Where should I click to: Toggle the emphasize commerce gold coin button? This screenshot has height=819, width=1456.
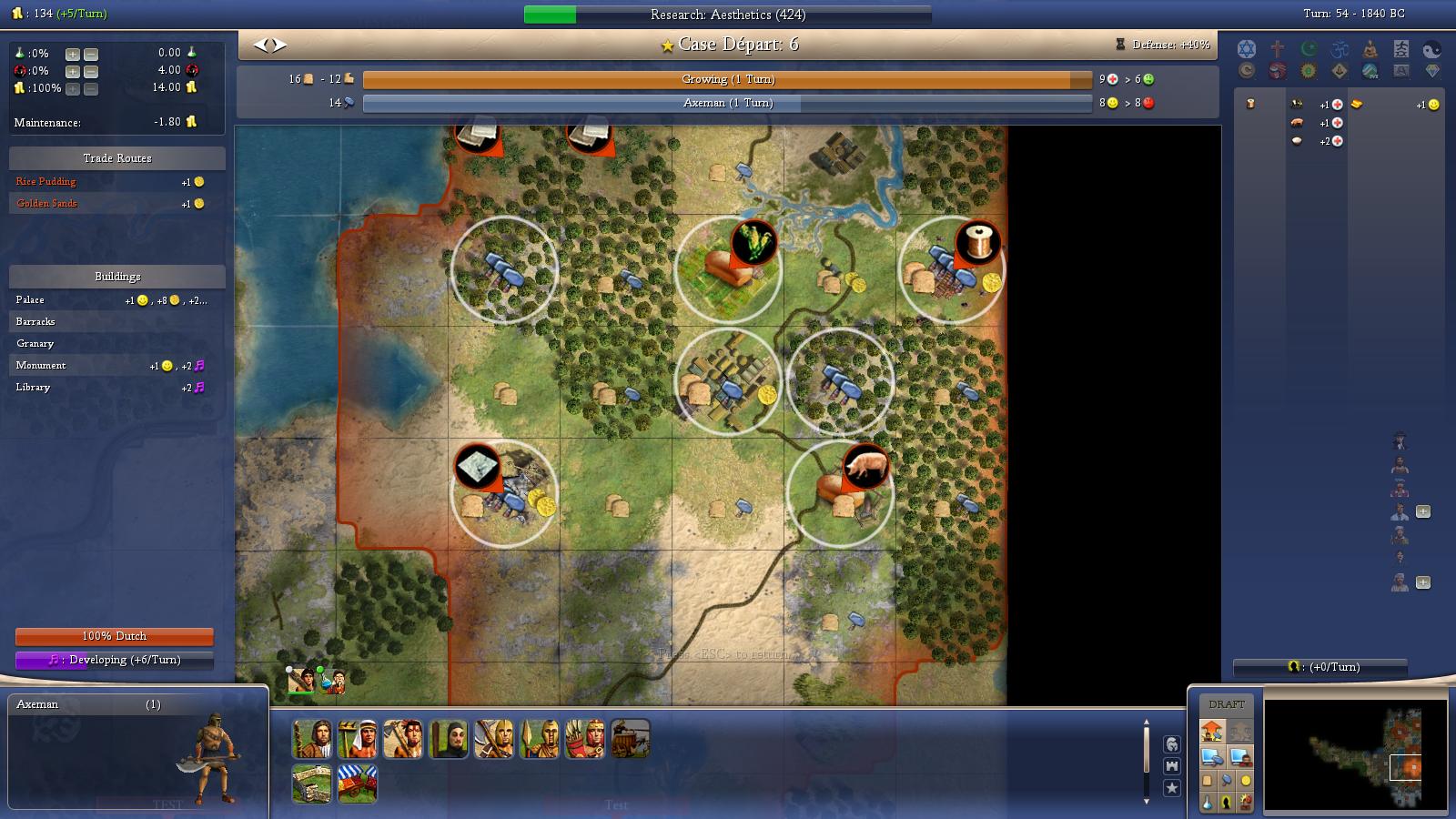(1246, 781)
